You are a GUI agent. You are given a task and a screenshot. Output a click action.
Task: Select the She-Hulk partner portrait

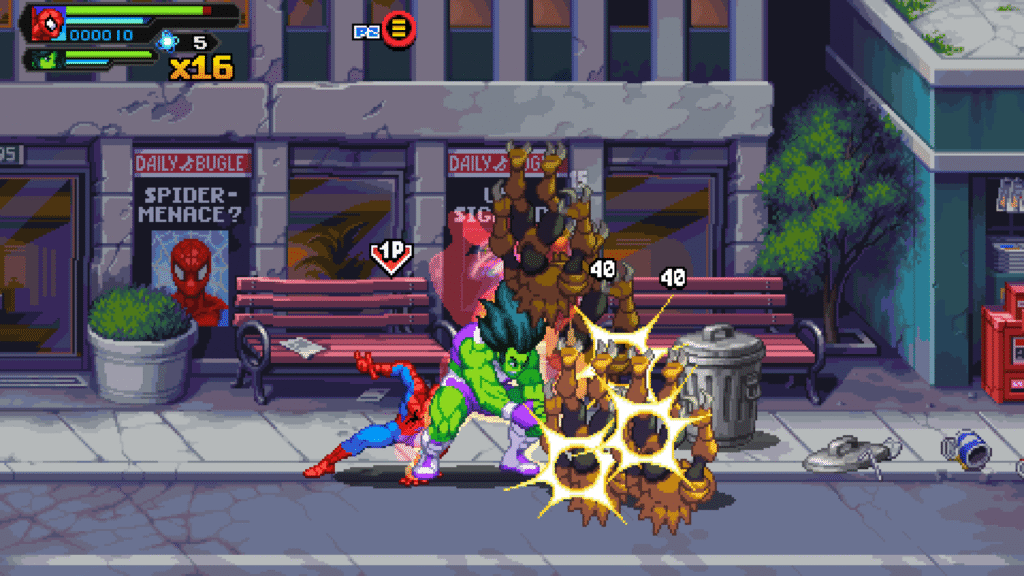point(46,60)
